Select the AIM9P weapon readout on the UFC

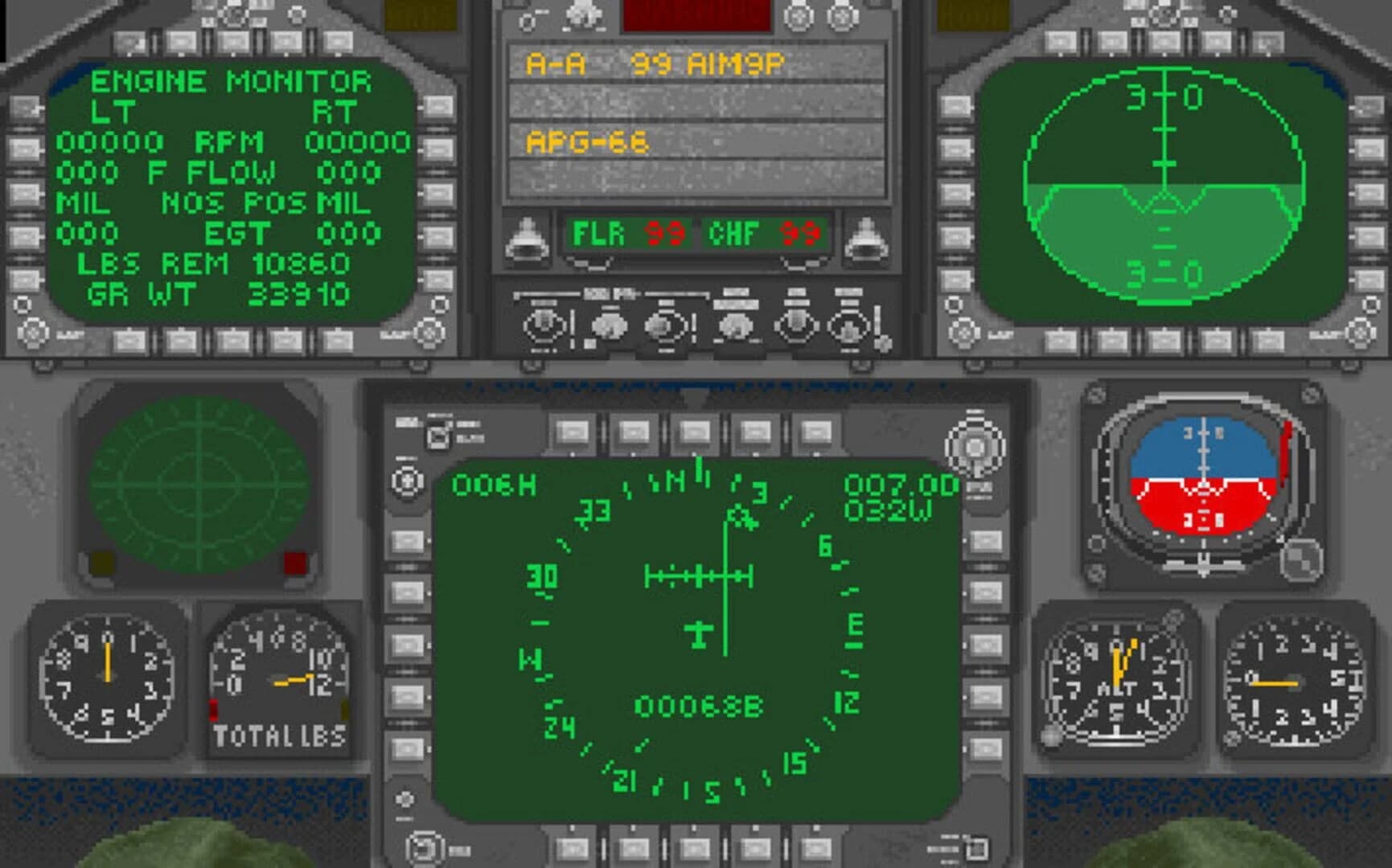(728, 63)
